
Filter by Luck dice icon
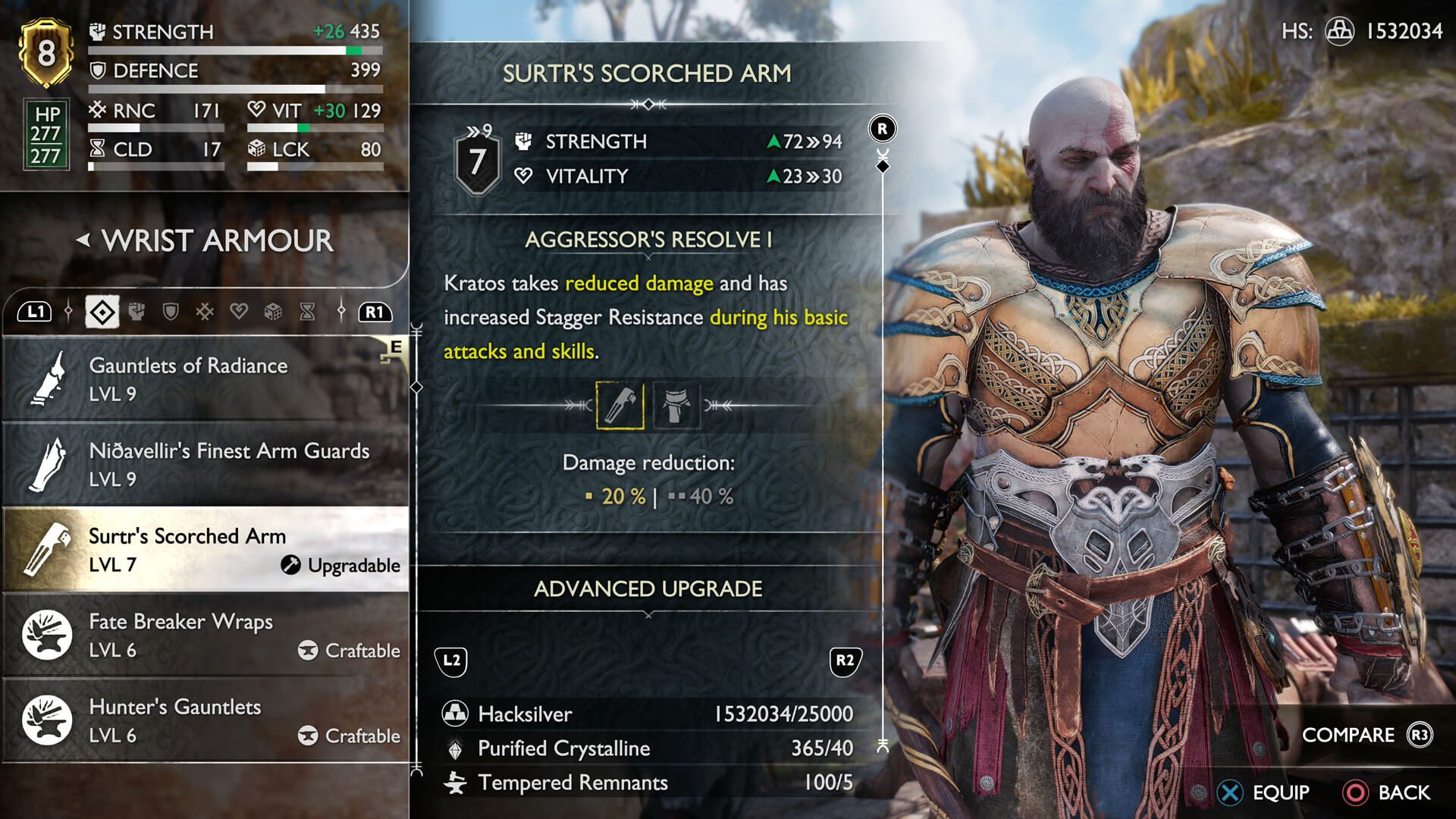pos(273,312)
